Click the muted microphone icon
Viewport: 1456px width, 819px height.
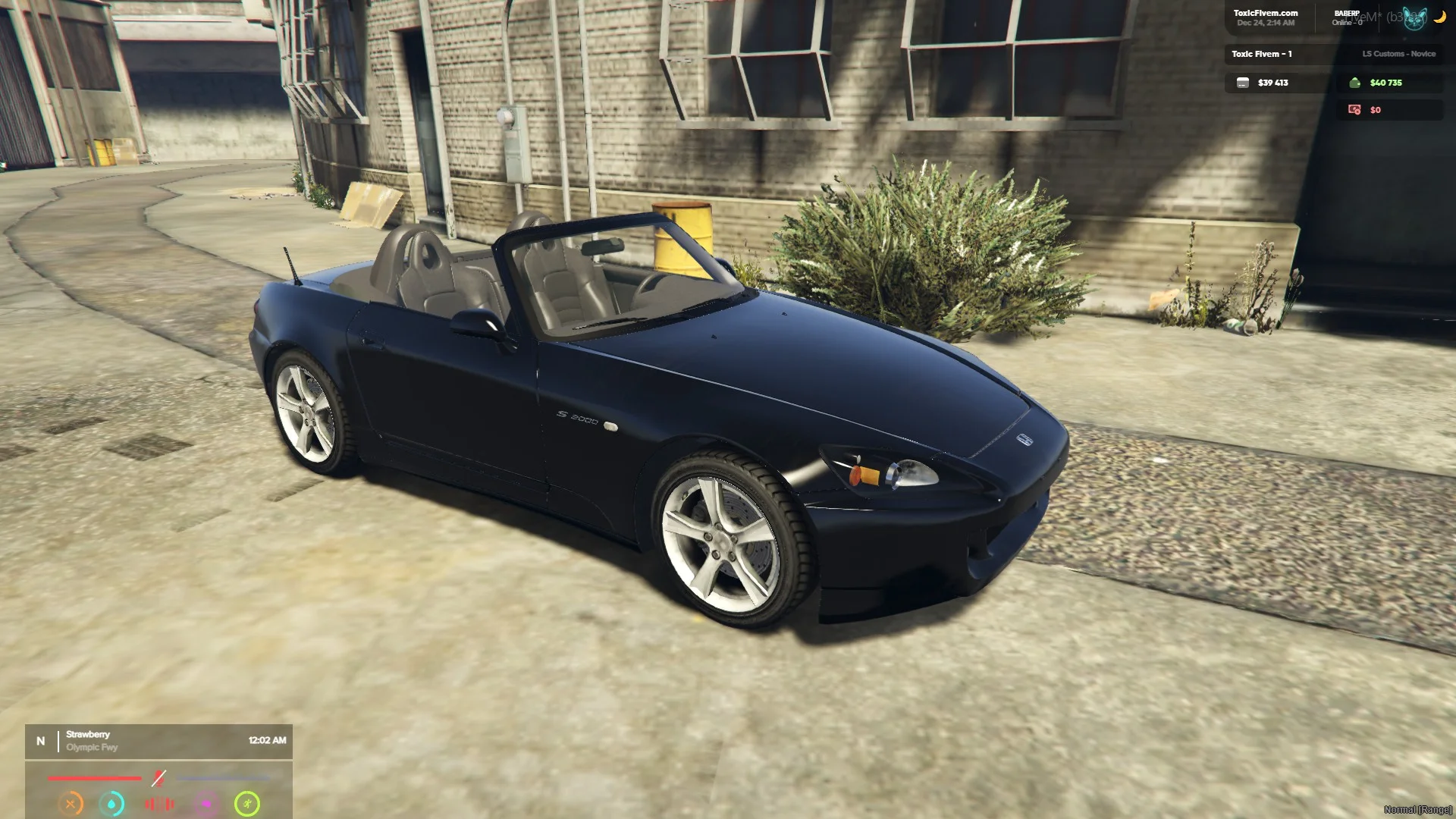tap(158, 778)
